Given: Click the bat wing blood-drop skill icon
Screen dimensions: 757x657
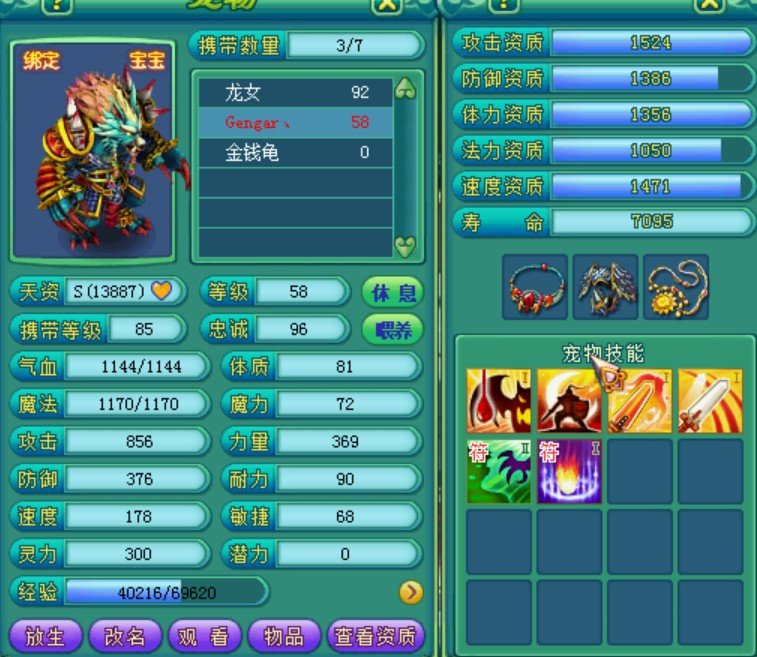Looking at the screenshot, I should pyautogui.click(x=499, y=401).
